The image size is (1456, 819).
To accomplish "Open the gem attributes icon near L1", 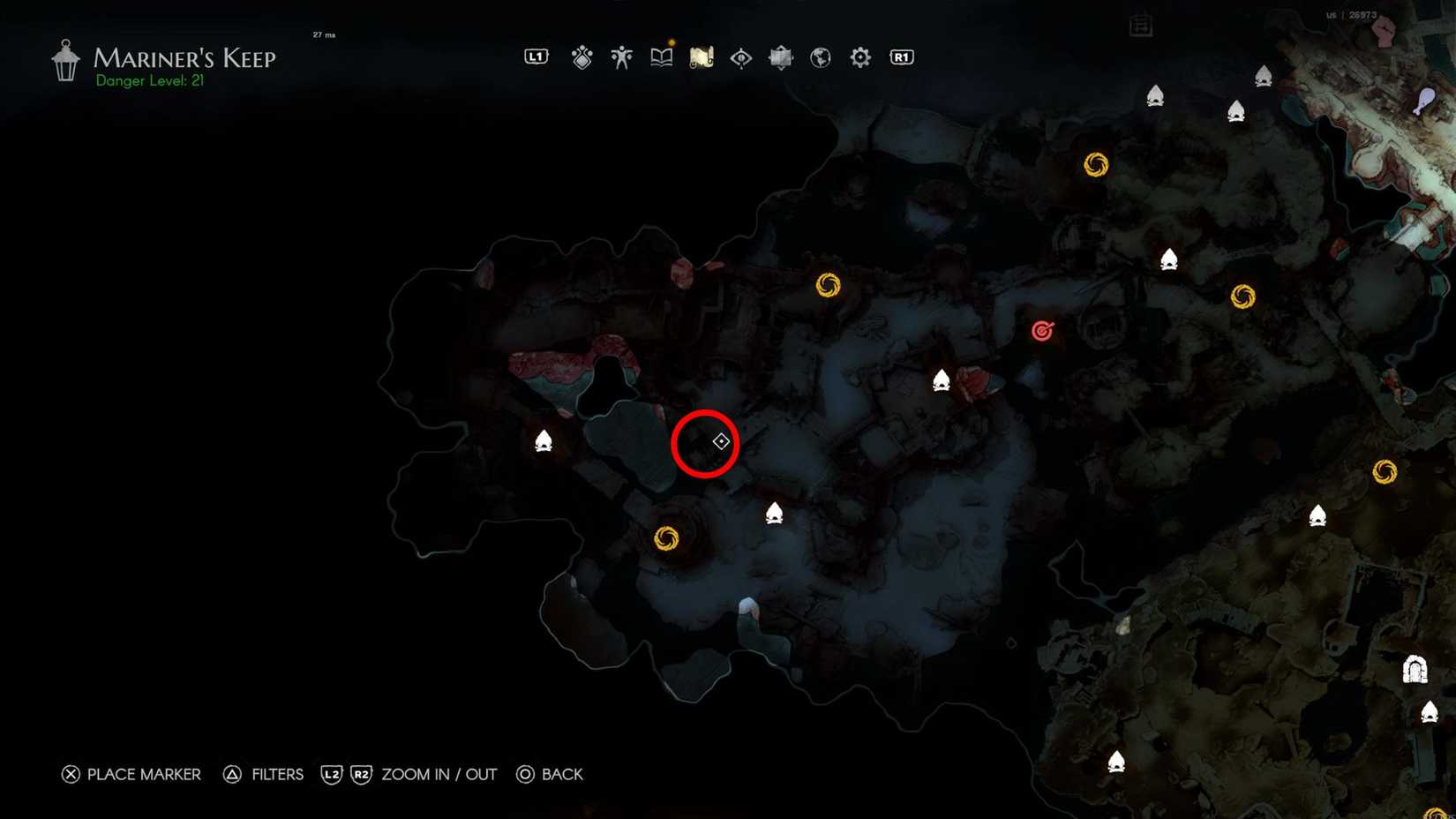I will pos(582,56).
